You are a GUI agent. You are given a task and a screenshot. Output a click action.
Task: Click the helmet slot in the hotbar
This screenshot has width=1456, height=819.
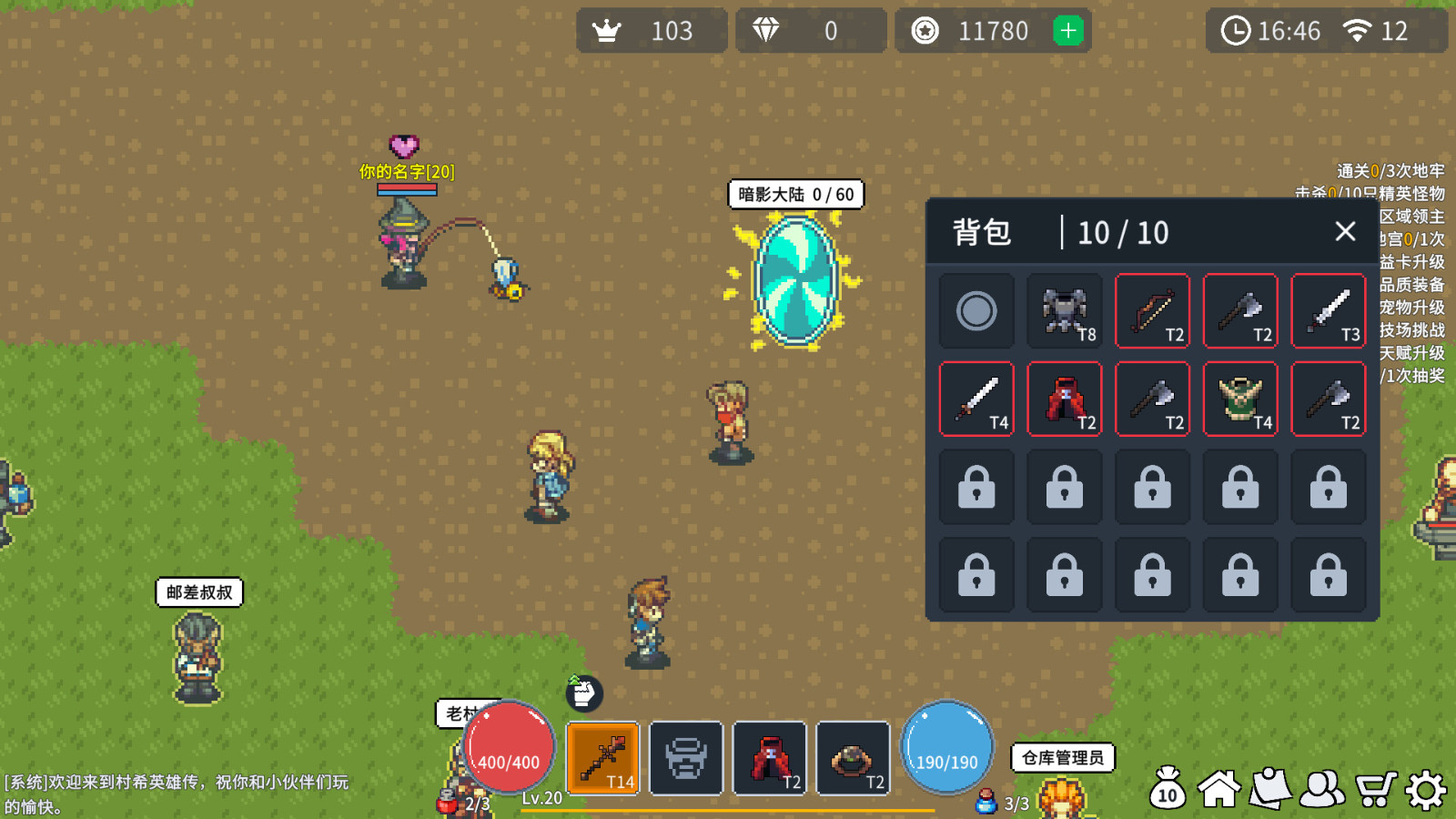point(687,759)
